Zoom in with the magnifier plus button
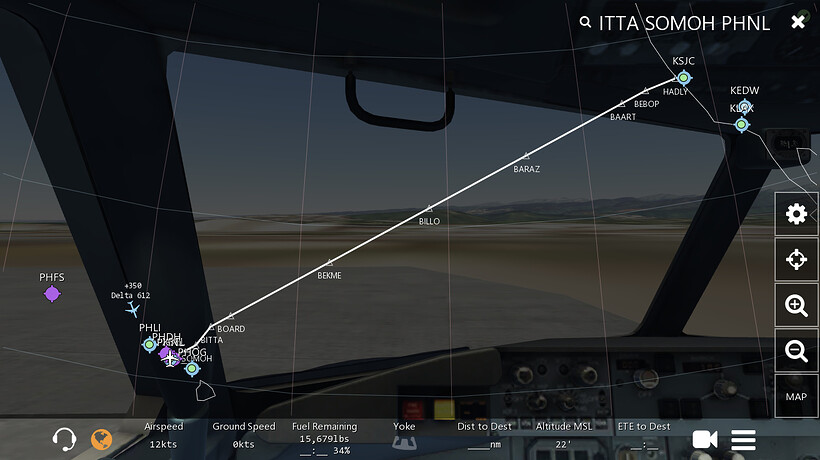This screenshot has height=460, width=820. pyautogui.click(x=796, y=306)
